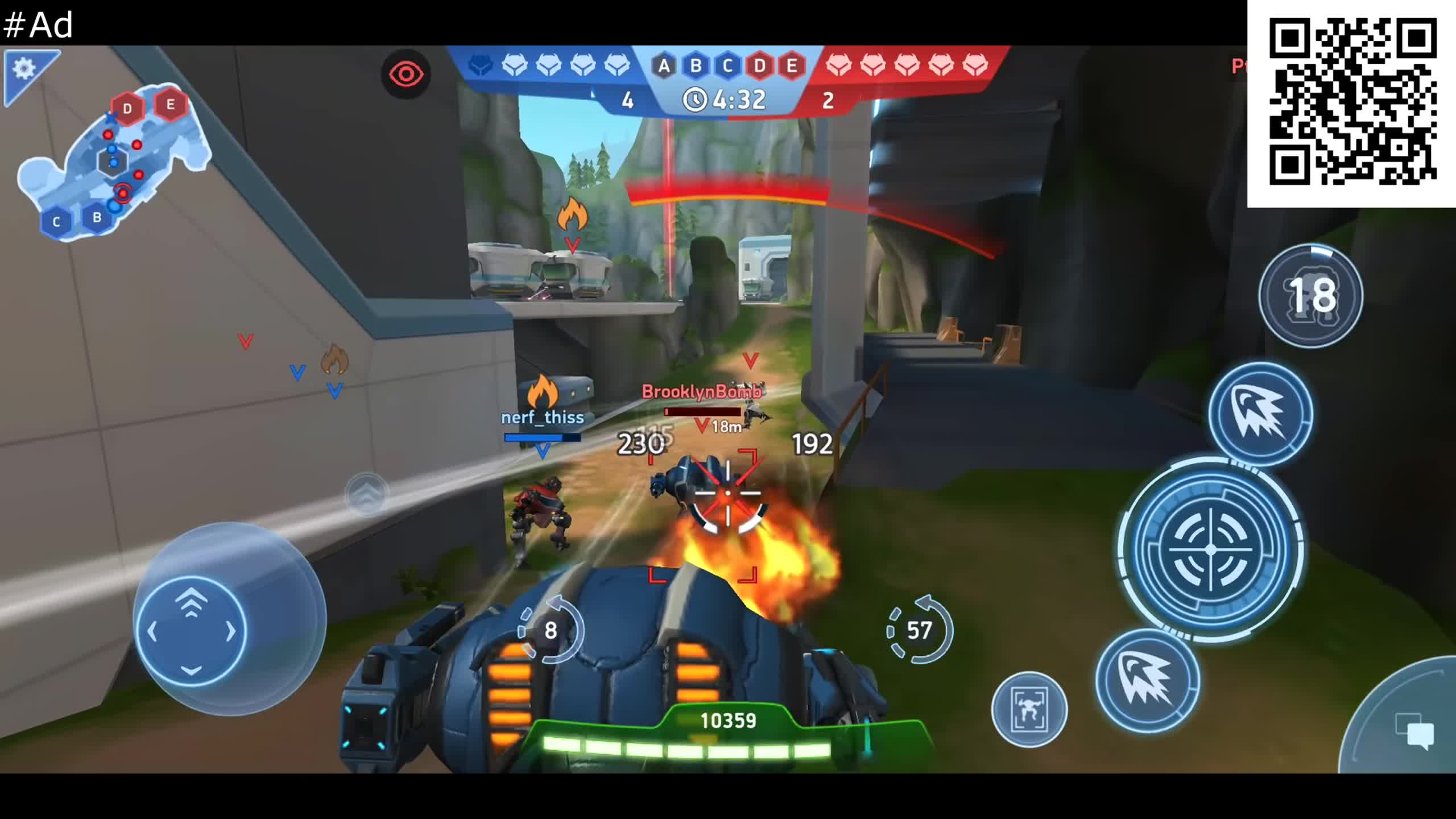
Task: Open the settings gear menu
Action: pos(24,69)
